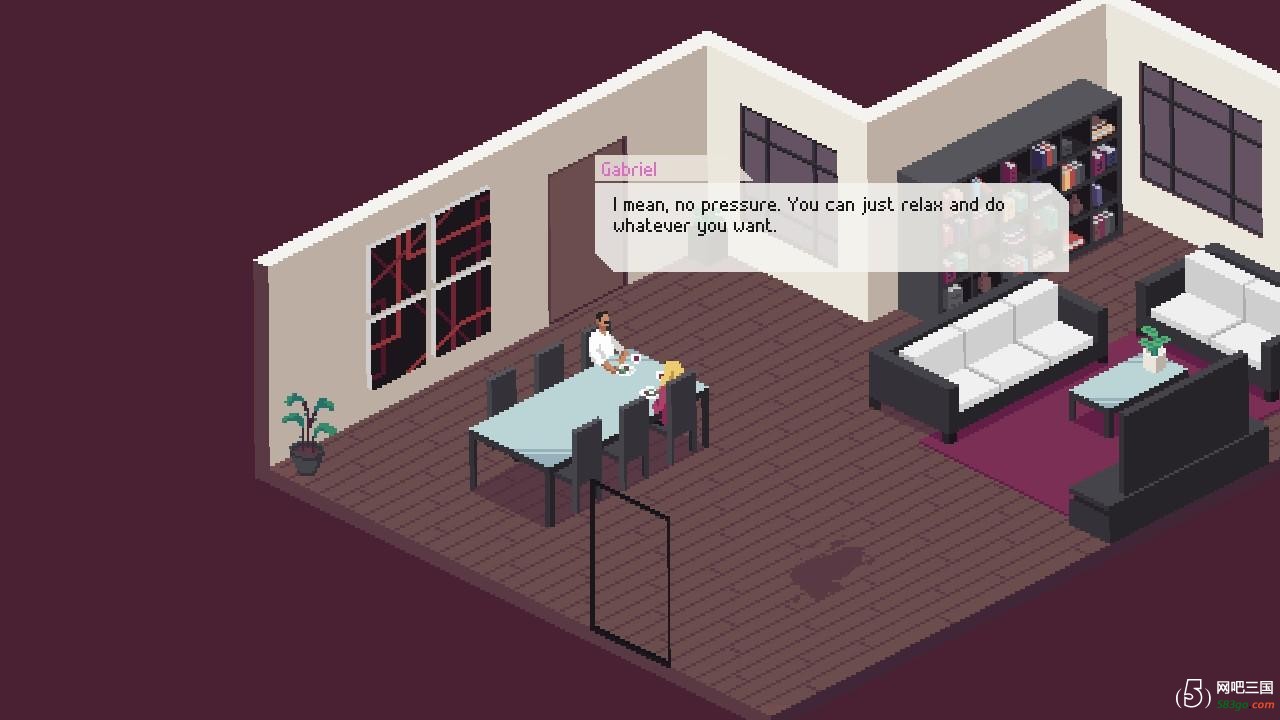The width and height of the screenshot is (1280, 720).
Task: Advance Gabriel's dialogue text box
Action: 830,227
